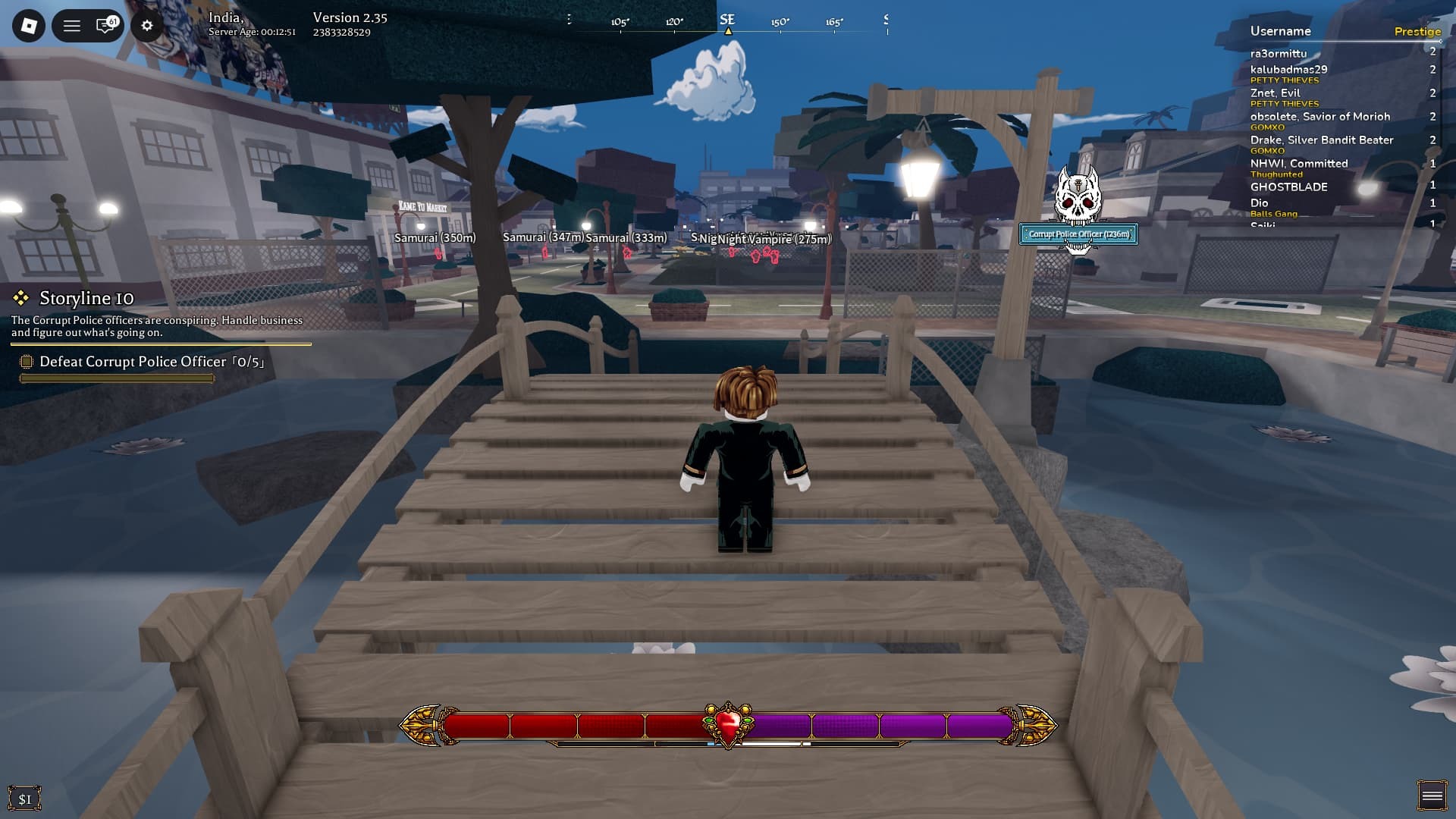The height and width of the screenshot is (819, 1456).
Task: Open the bottom-right lines menu button
Action: click(1432, 795)
